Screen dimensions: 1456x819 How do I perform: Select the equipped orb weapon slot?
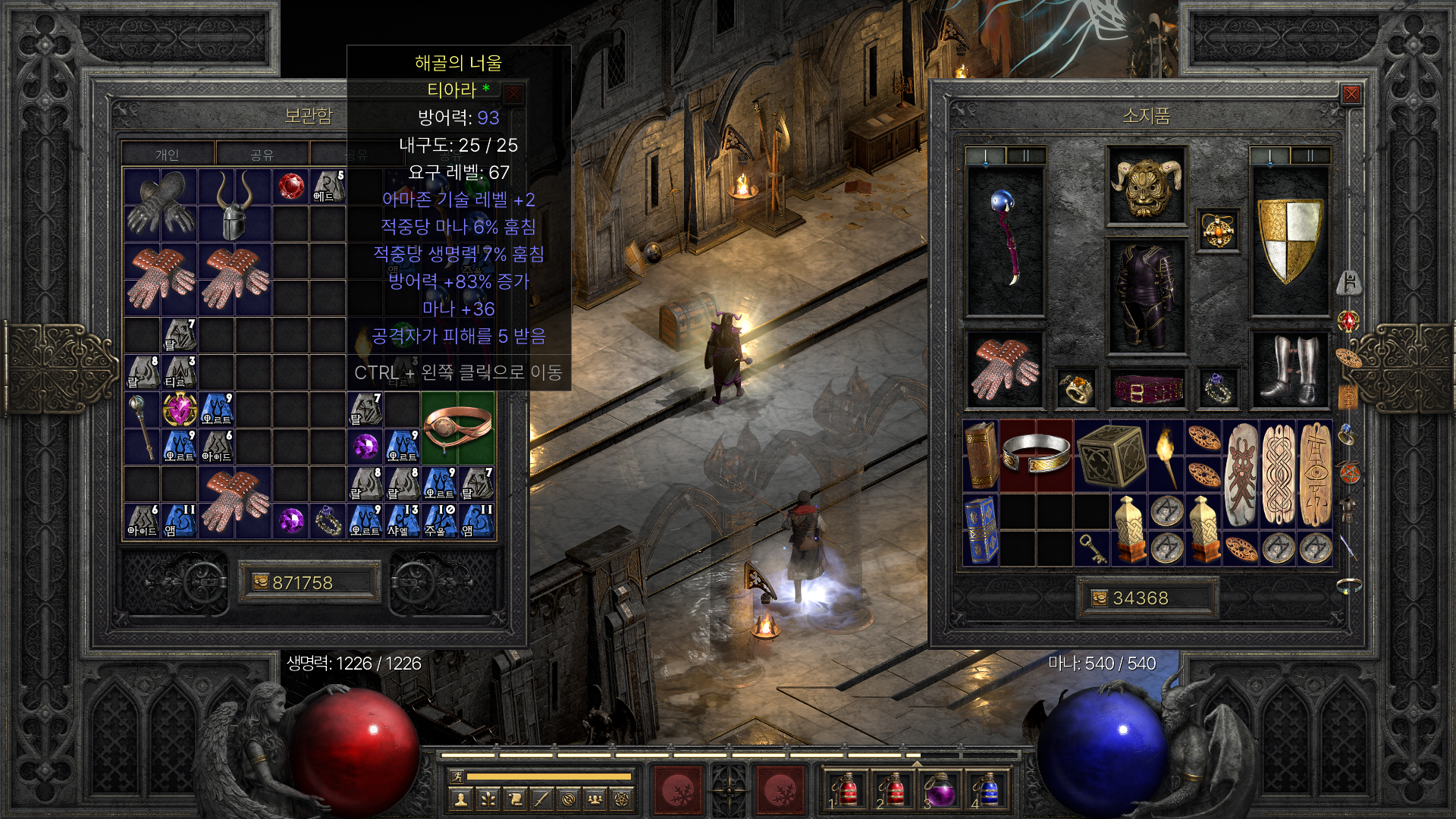(x=1006, y=240)
